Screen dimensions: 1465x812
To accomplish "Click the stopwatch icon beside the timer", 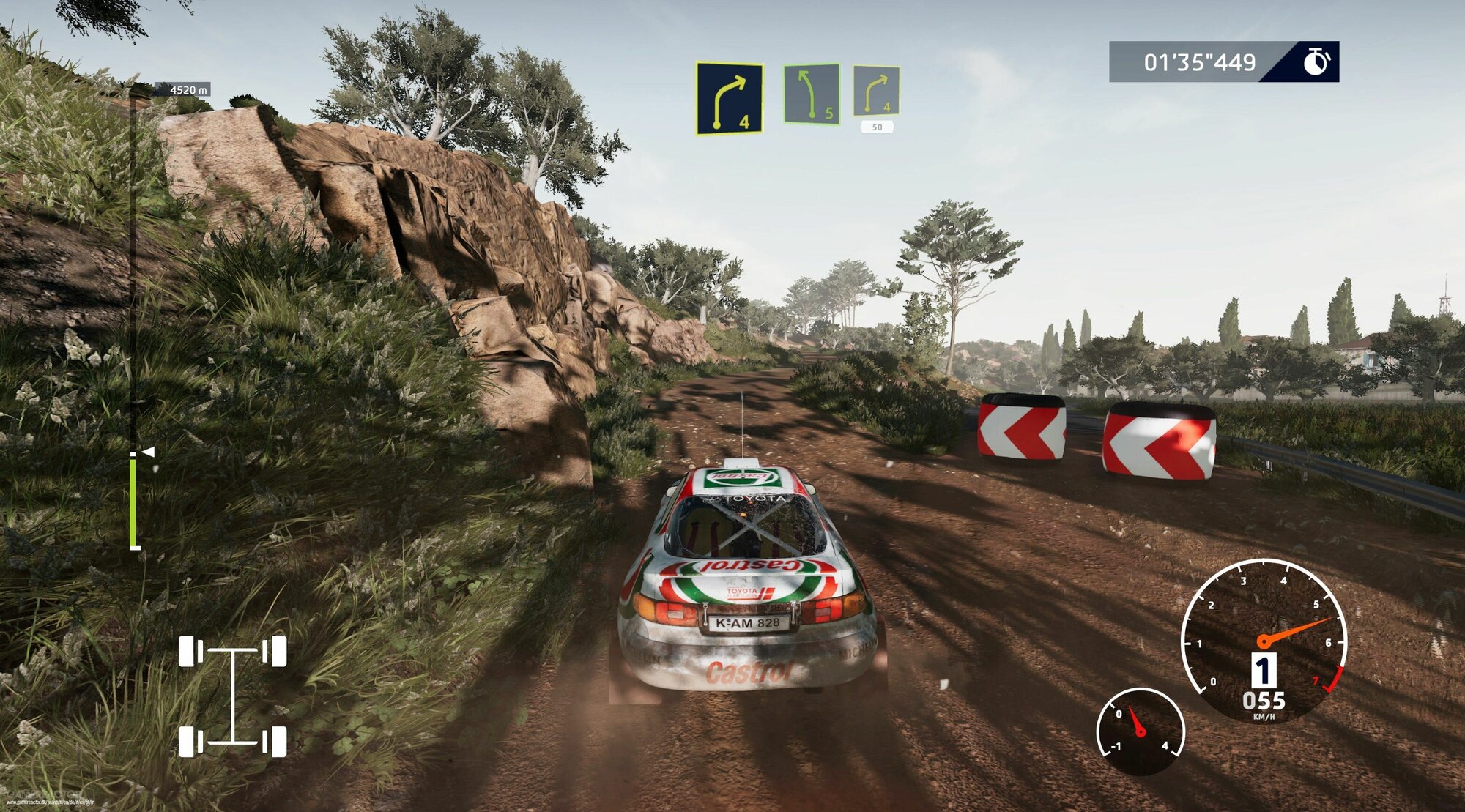I will click(1316, 62).
